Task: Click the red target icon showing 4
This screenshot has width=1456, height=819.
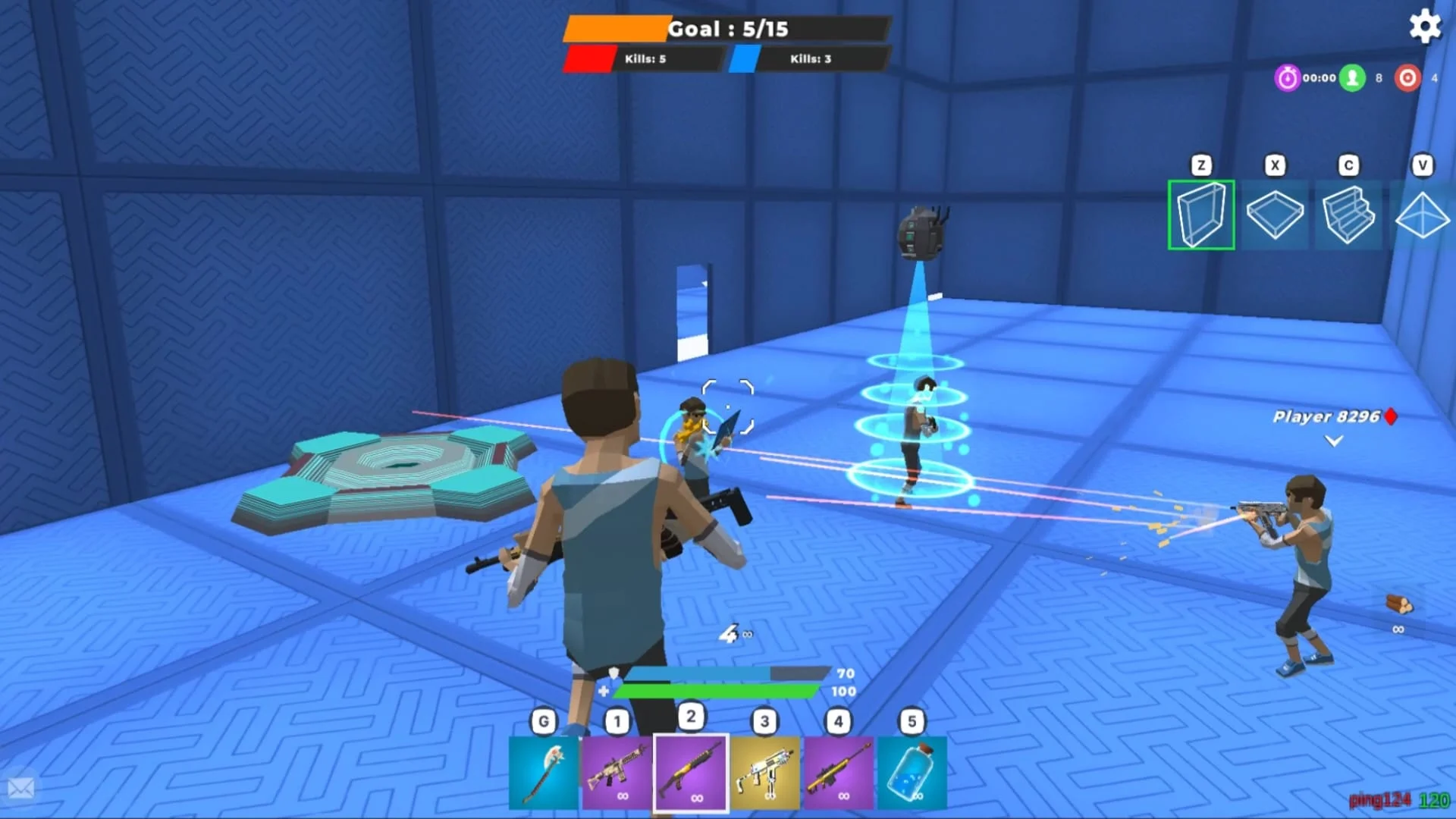Action: [x=1408, y=77]
